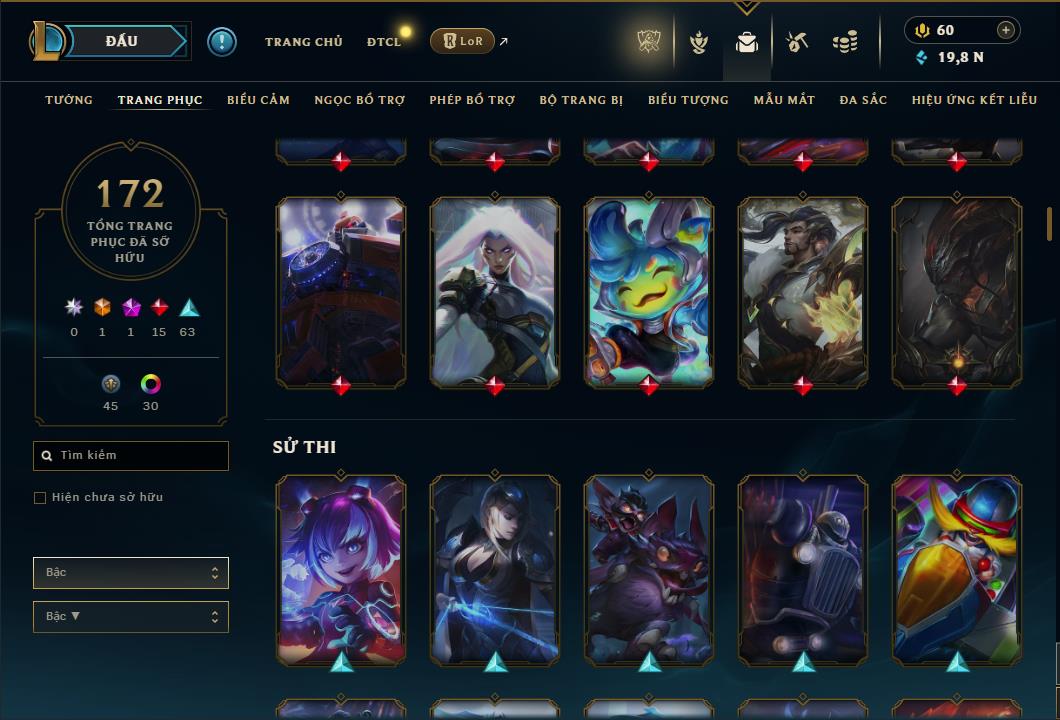Go to the BỘ TRANG BỊ tab

click(x=581, y=100)
